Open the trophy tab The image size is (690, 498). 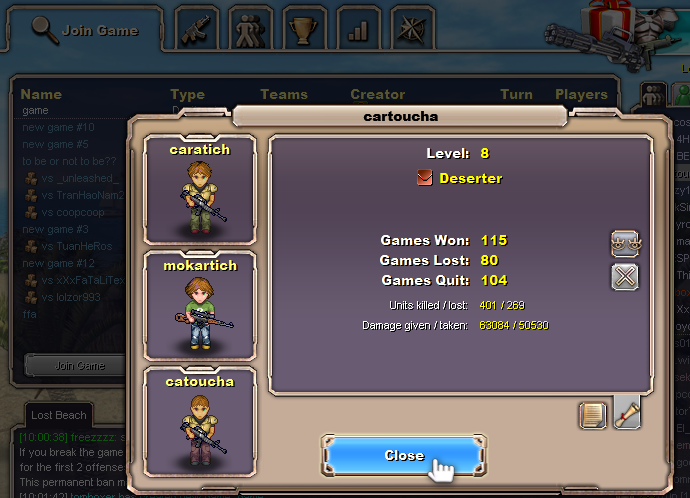coord(304,30)
